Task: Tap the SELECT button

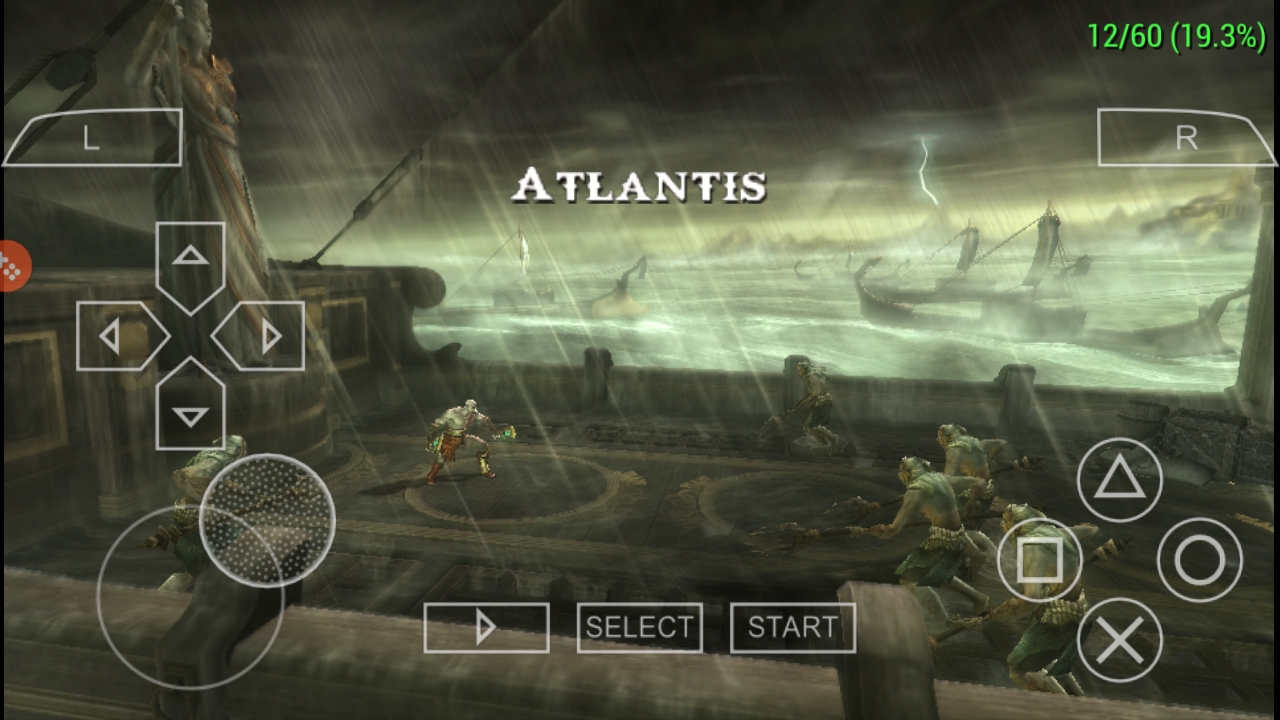Action: click(x=639, y=628)
